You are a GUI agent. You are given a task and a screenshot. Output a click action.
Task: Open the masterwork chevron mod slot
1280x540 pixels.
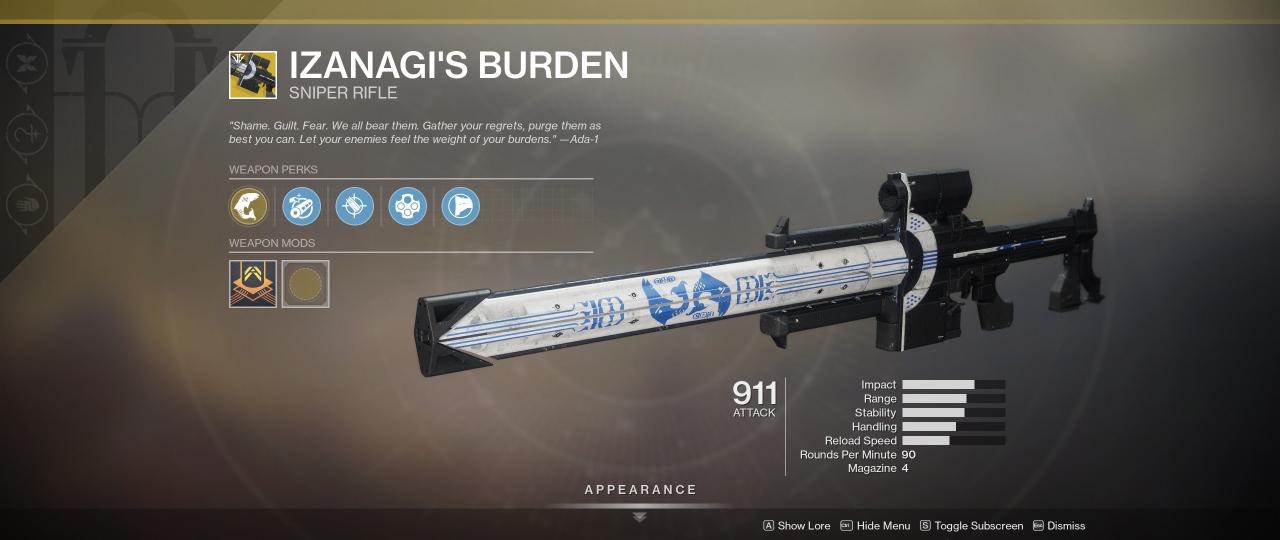tap(253, 284)
